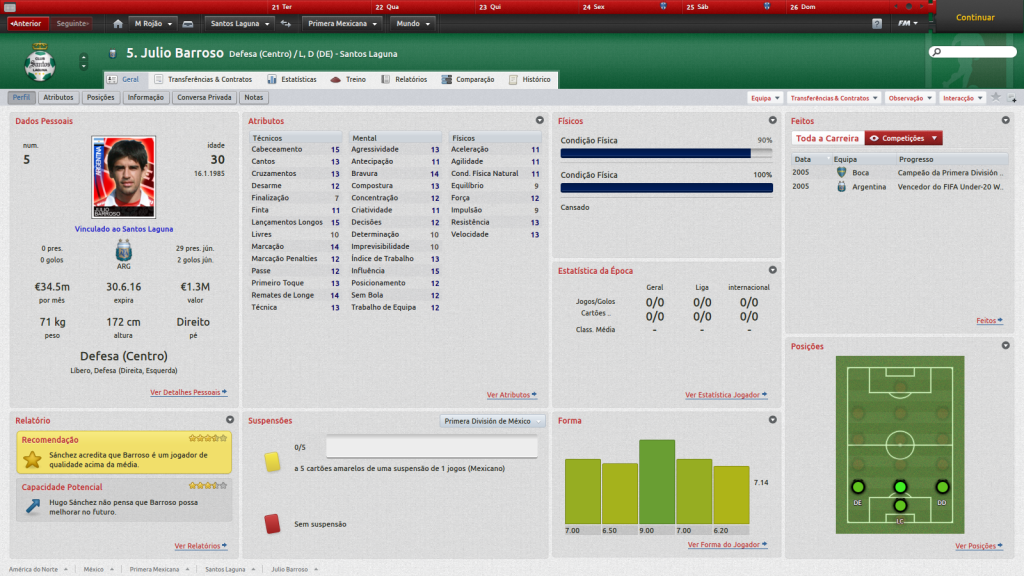Select the Comparação tab

(x=468, y=79)
